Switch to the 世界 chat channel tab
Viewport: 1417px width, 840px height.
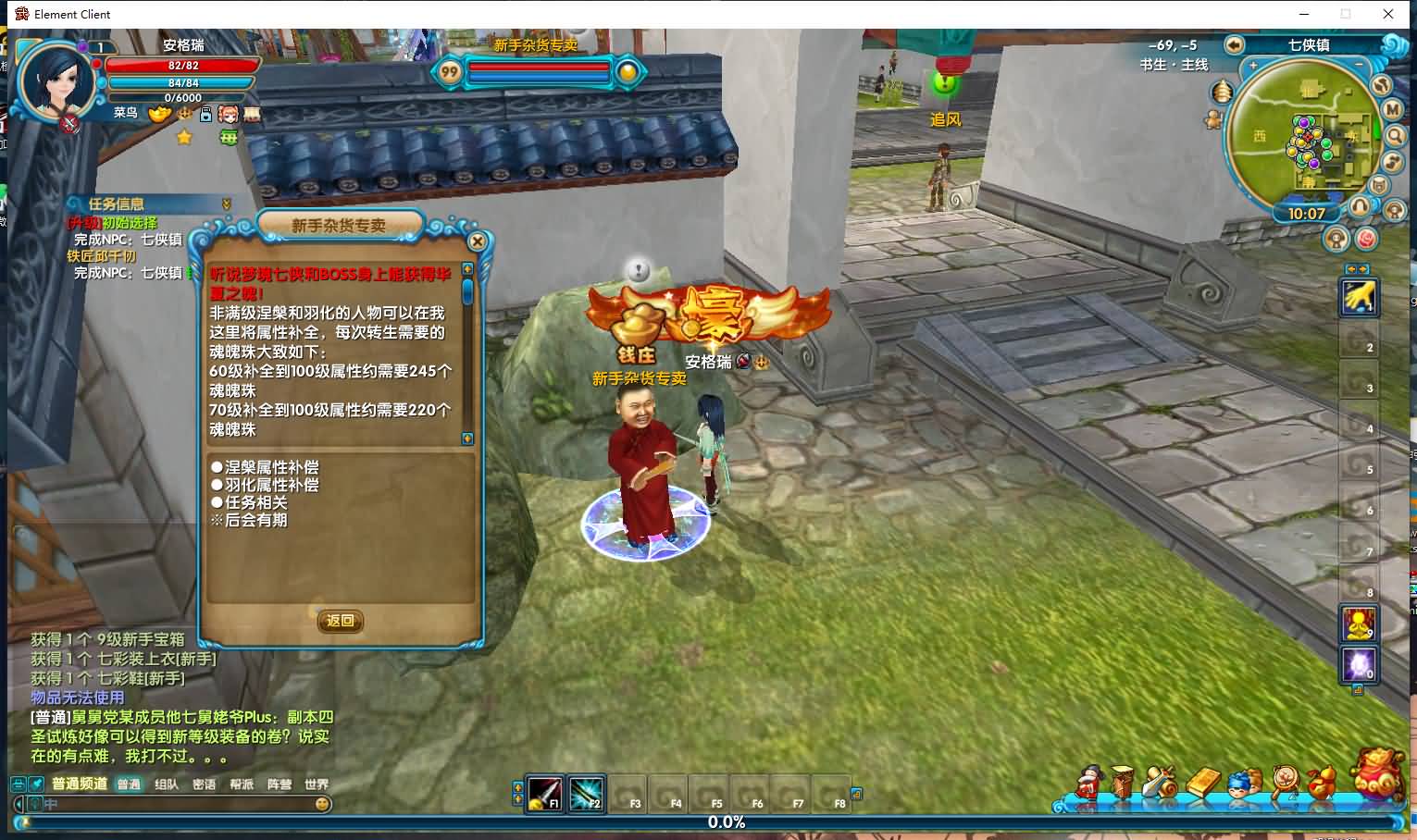pos(316,784)
